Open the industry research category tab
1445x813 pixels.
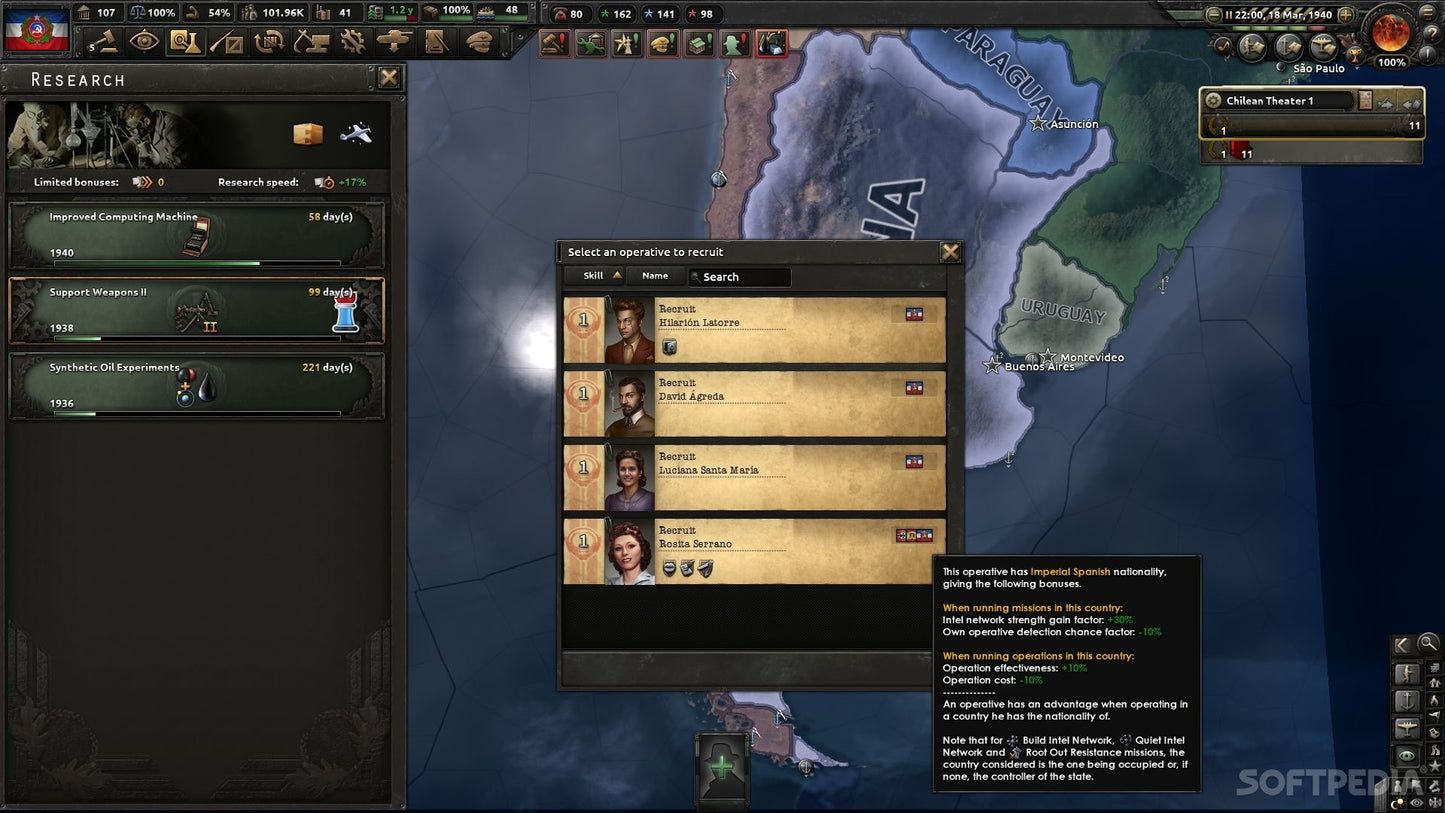point(308,132)
